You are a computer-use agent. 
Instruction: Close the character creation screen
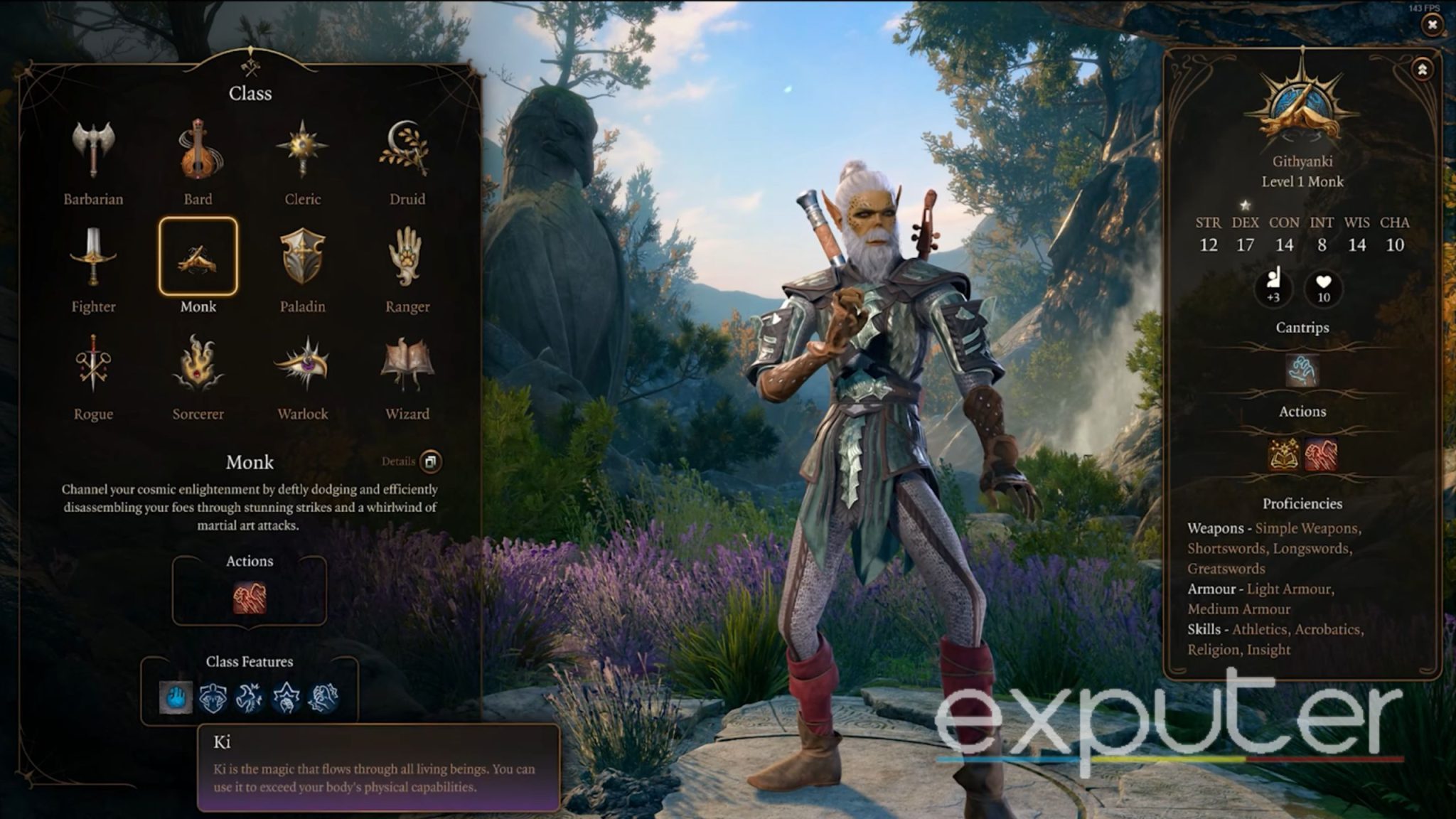[x=1432, y=25]
